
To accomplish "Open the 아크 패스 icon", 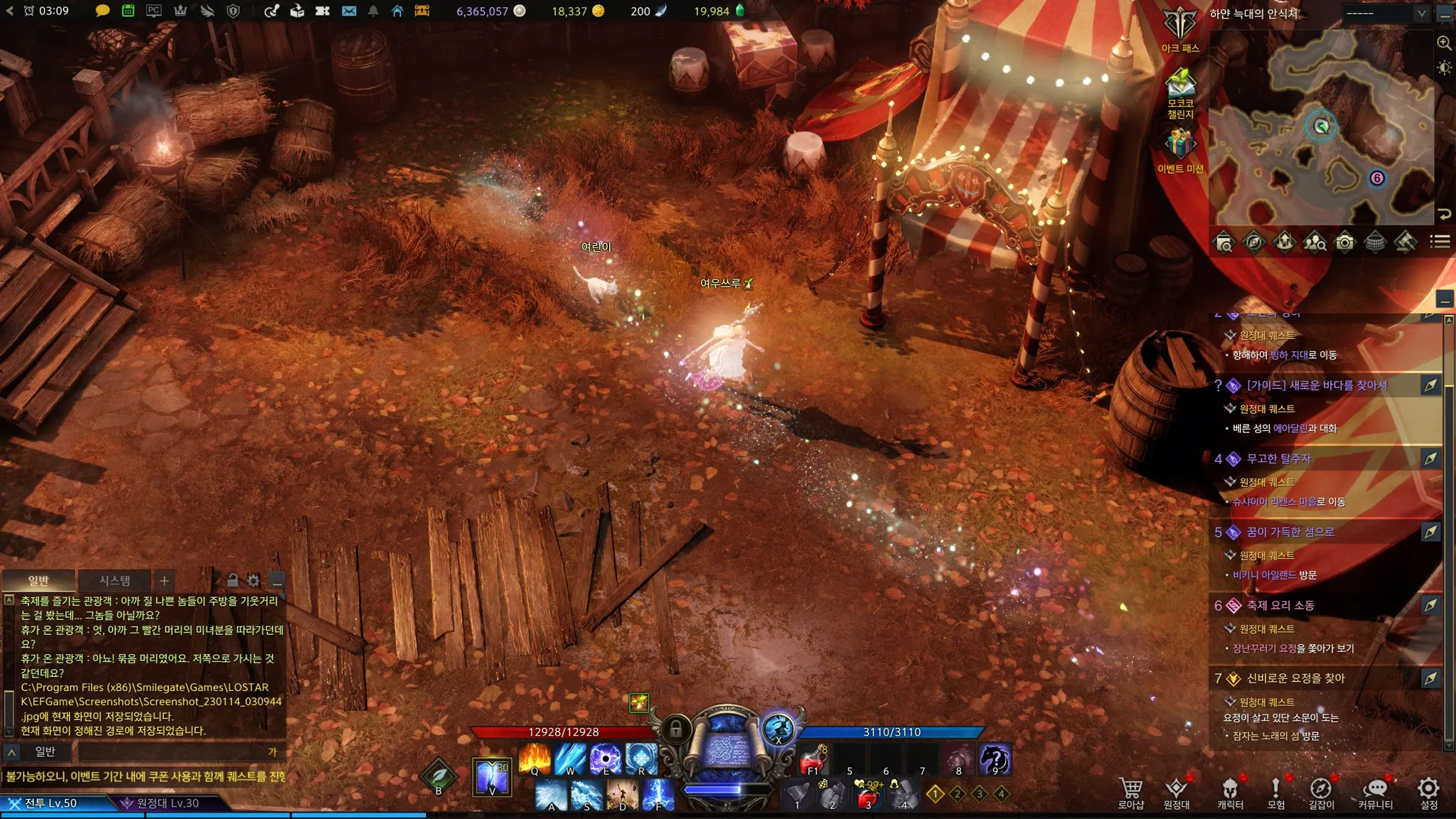I will tap(1180, 30).
